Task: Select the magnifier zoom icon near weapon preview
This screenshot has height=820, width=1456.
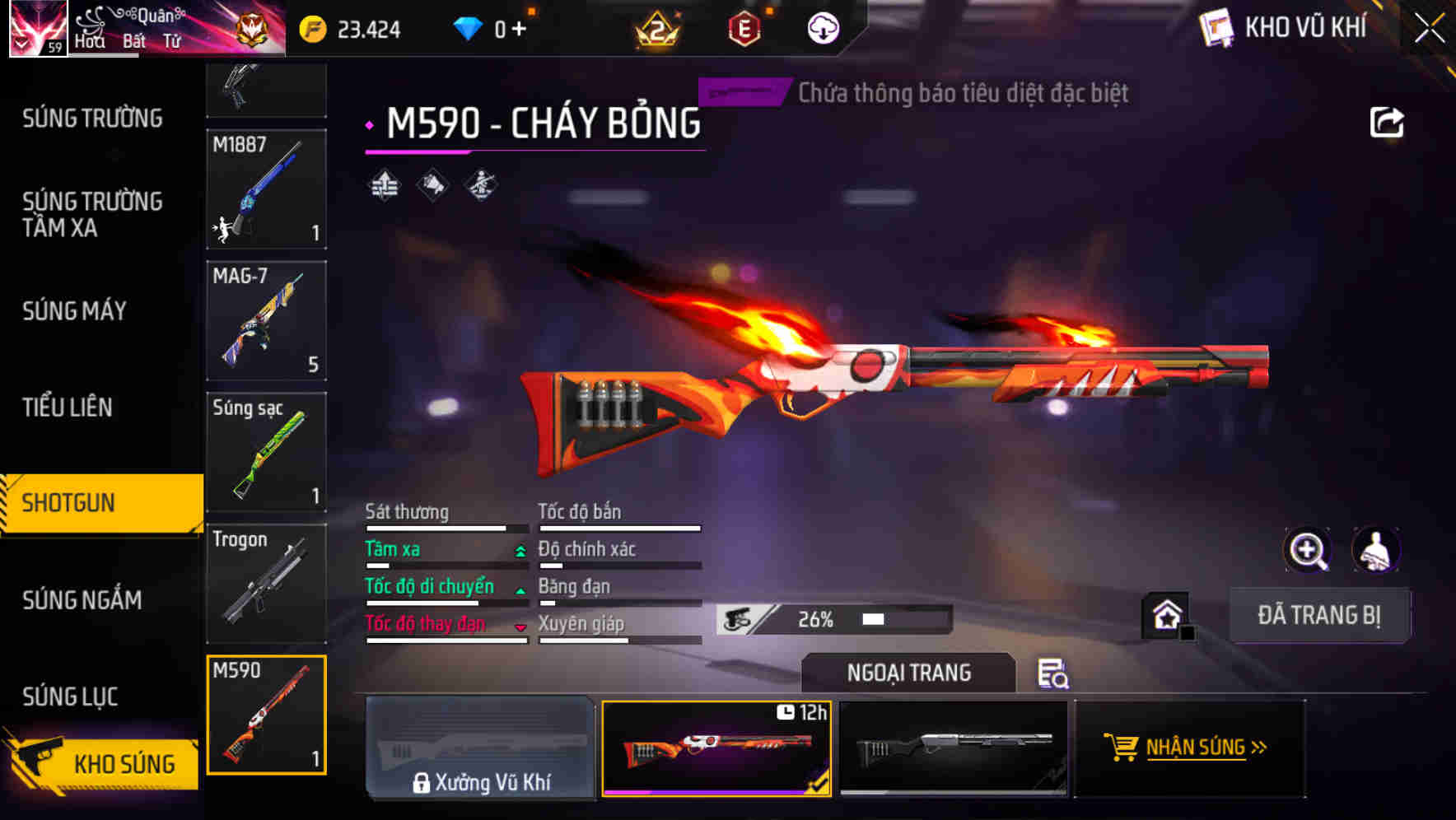Action: [1308, 550]
